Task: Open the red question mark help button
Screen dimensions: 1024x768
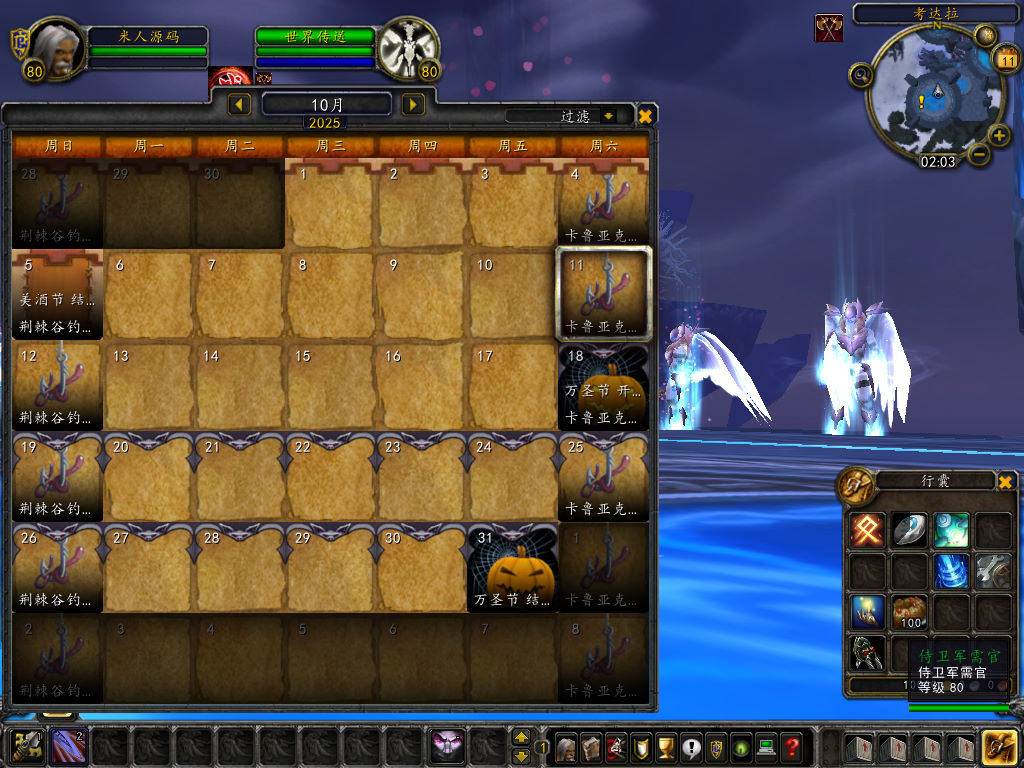Action: point(792,746)
